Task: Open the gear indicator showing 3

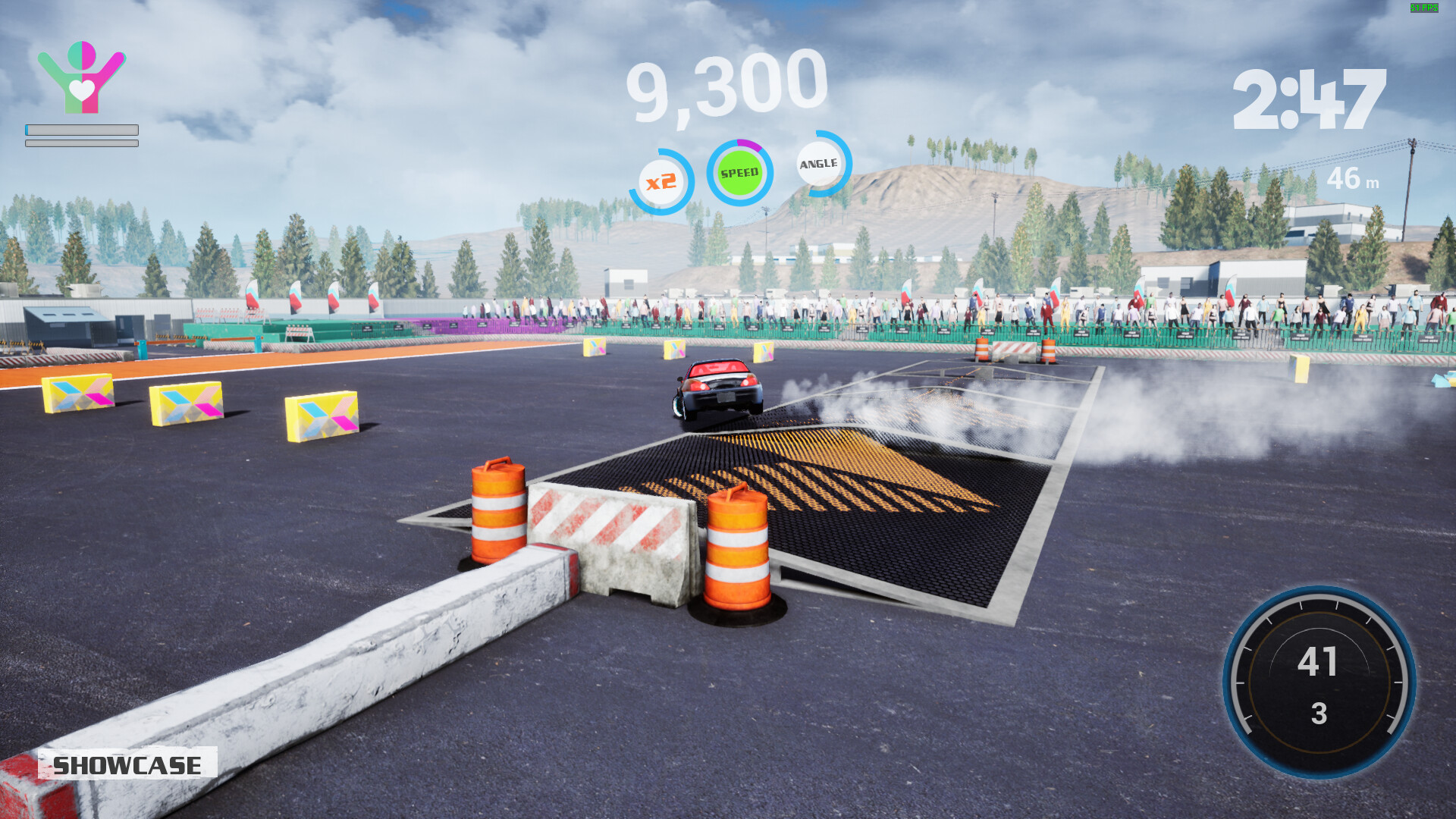Action: pos(1318,713)
